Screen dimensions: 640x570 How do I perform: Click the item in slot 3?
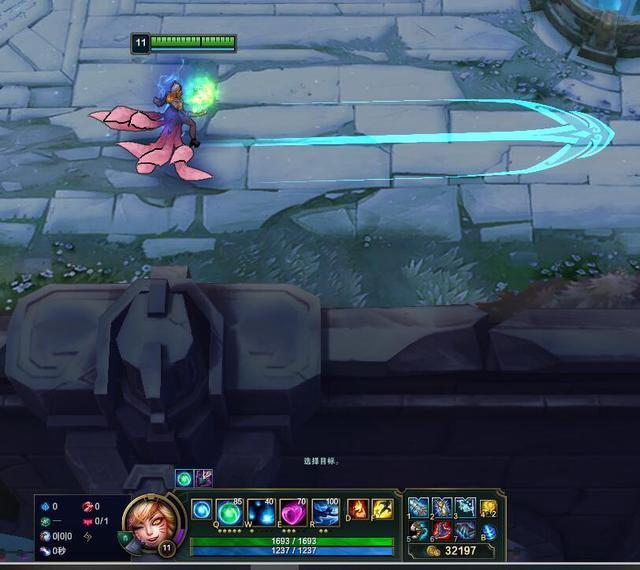point(465,508)
